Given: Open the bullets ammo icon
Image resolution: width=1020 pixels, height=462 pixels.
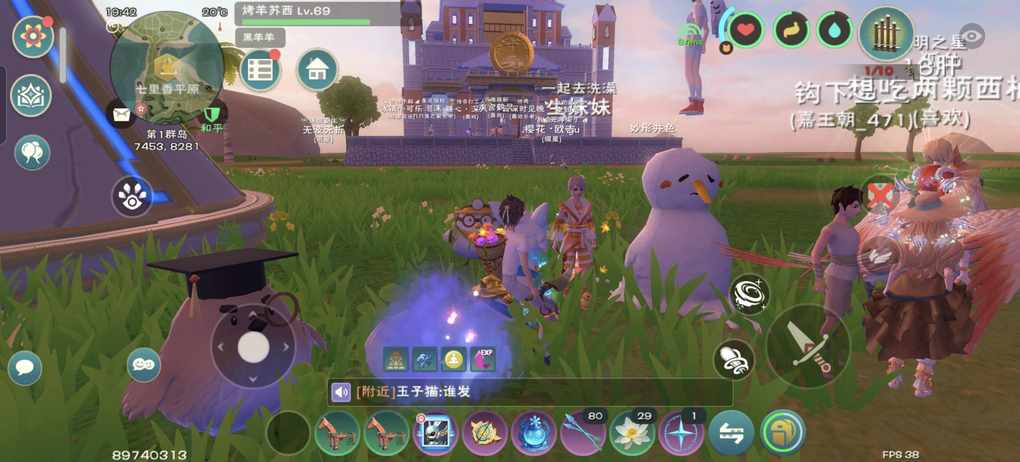Looking at the screenshot, I should tap(885, 33).
